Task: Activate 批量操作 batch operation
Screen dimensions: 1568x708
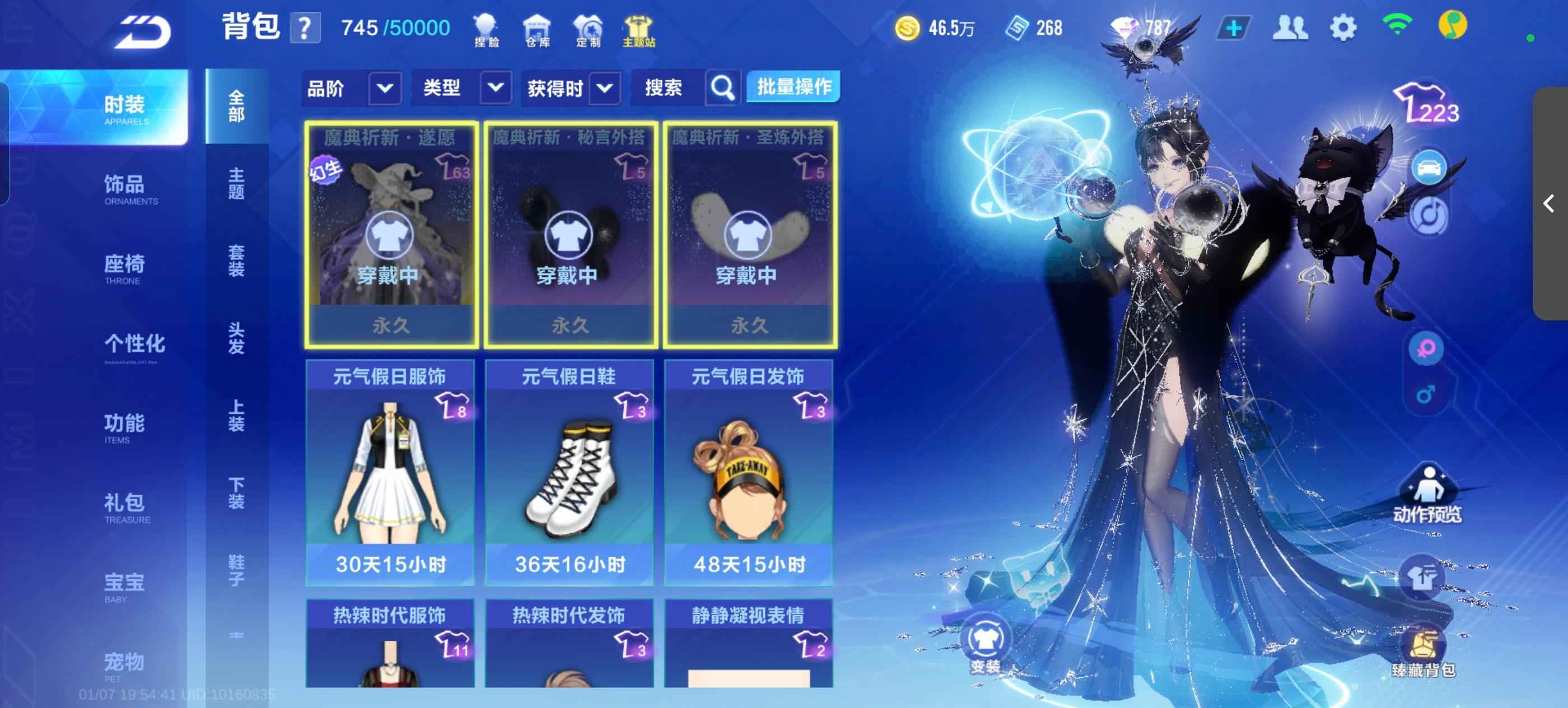Action: click(794, 88)
